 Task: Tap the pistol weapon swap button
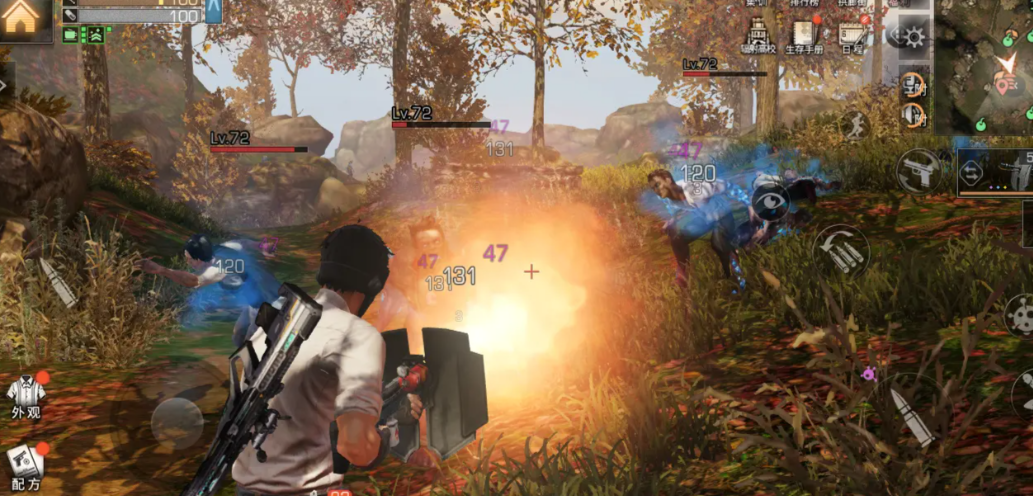[x=919, y=170]
